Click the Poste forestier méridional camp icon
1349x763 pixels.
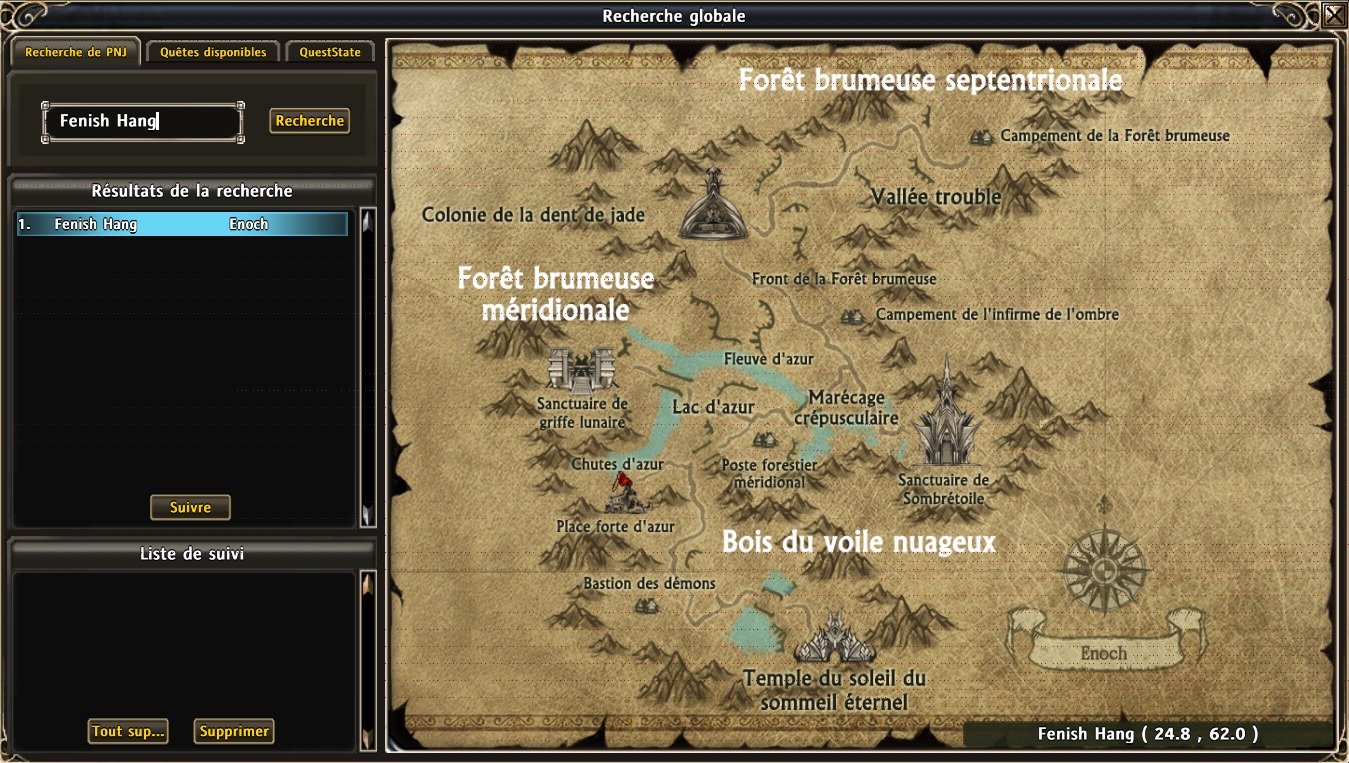point(763,440)
